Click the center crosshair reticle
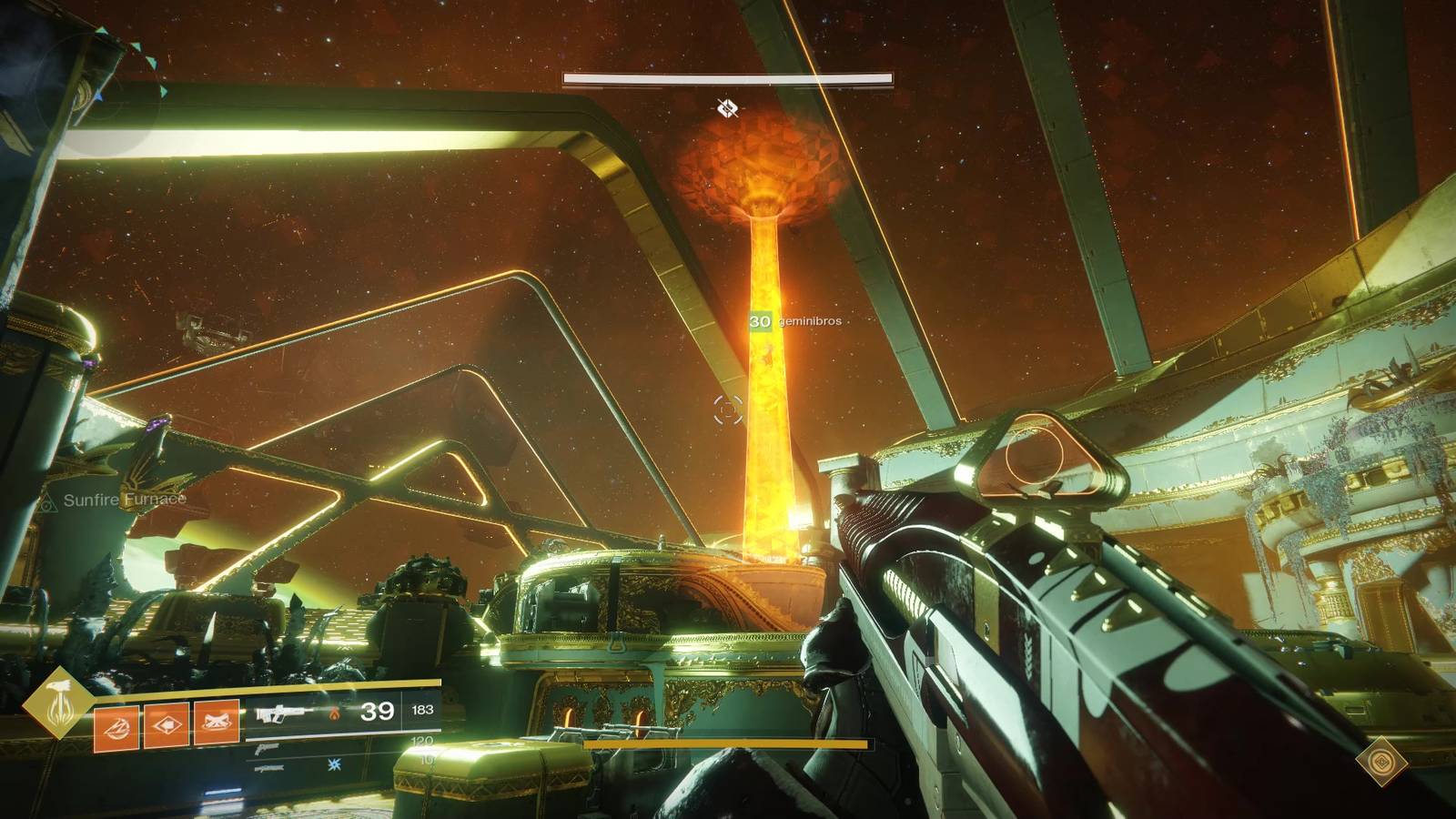 point(727,409)
